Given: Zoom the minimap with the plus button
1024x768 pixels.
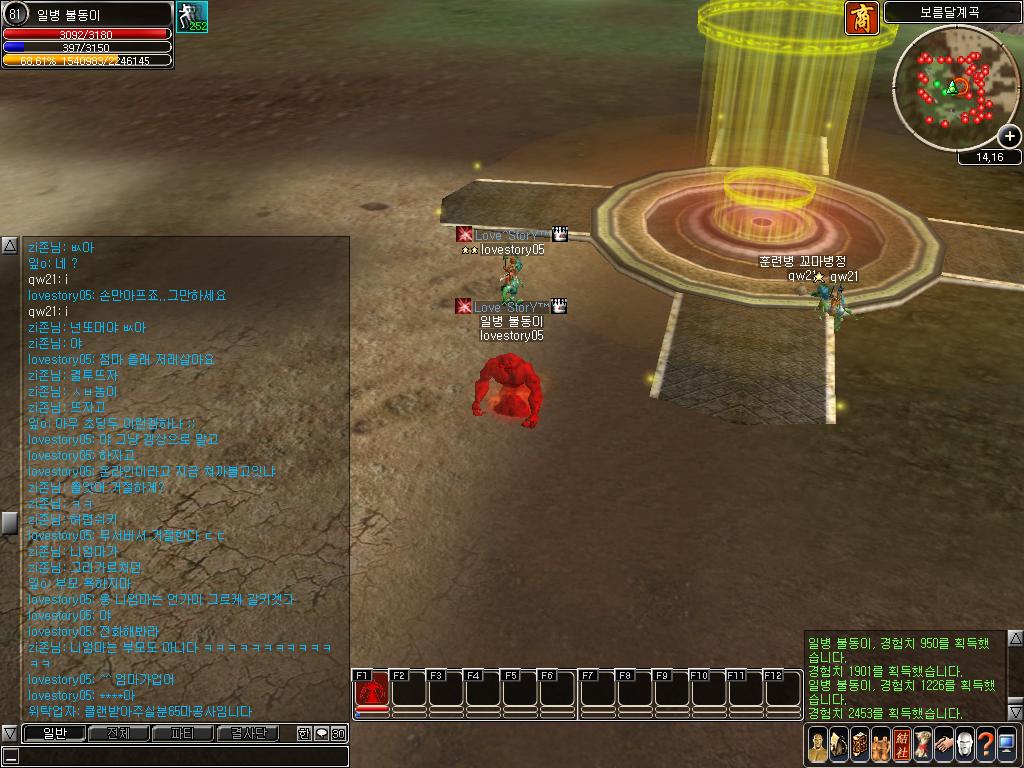Looking at the screenshot, I should pyautogui.click(x=1010, y=137).
